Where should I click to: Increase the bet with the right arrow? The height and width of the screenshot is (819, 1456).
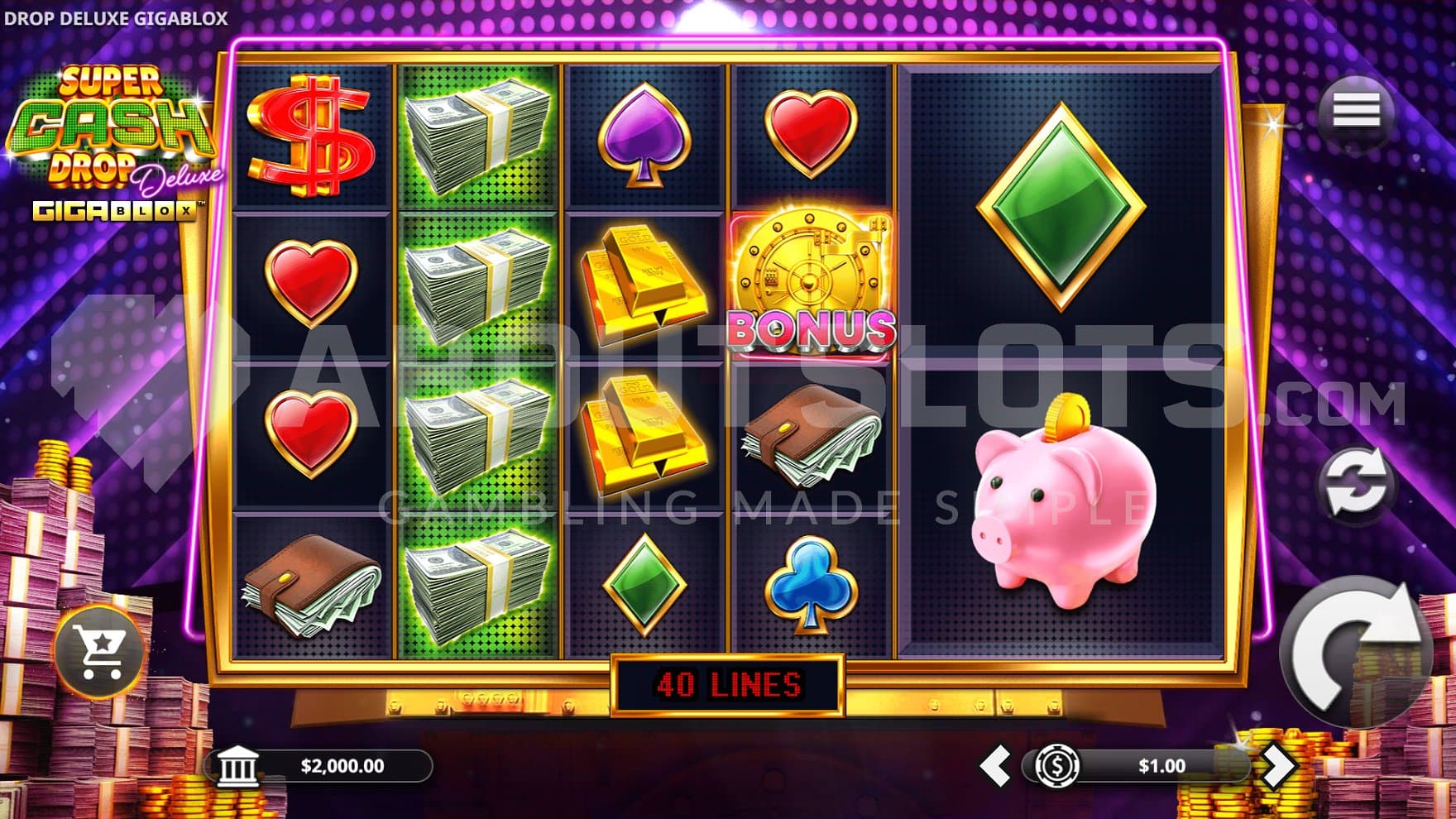pyautogui.click(x=1276, y=766)
